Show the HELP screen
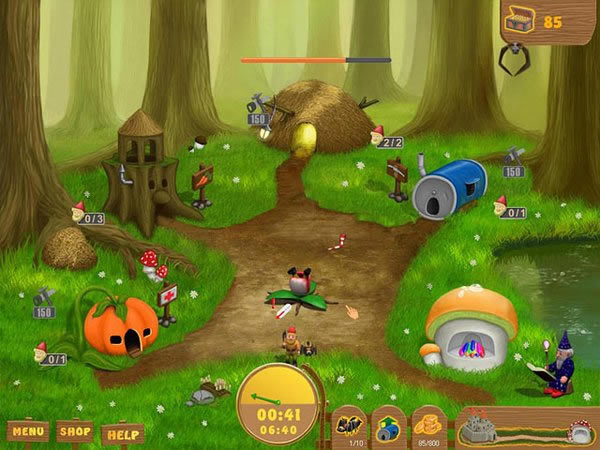The height and width of the screenshot is (450, 600). coord(122,434)
